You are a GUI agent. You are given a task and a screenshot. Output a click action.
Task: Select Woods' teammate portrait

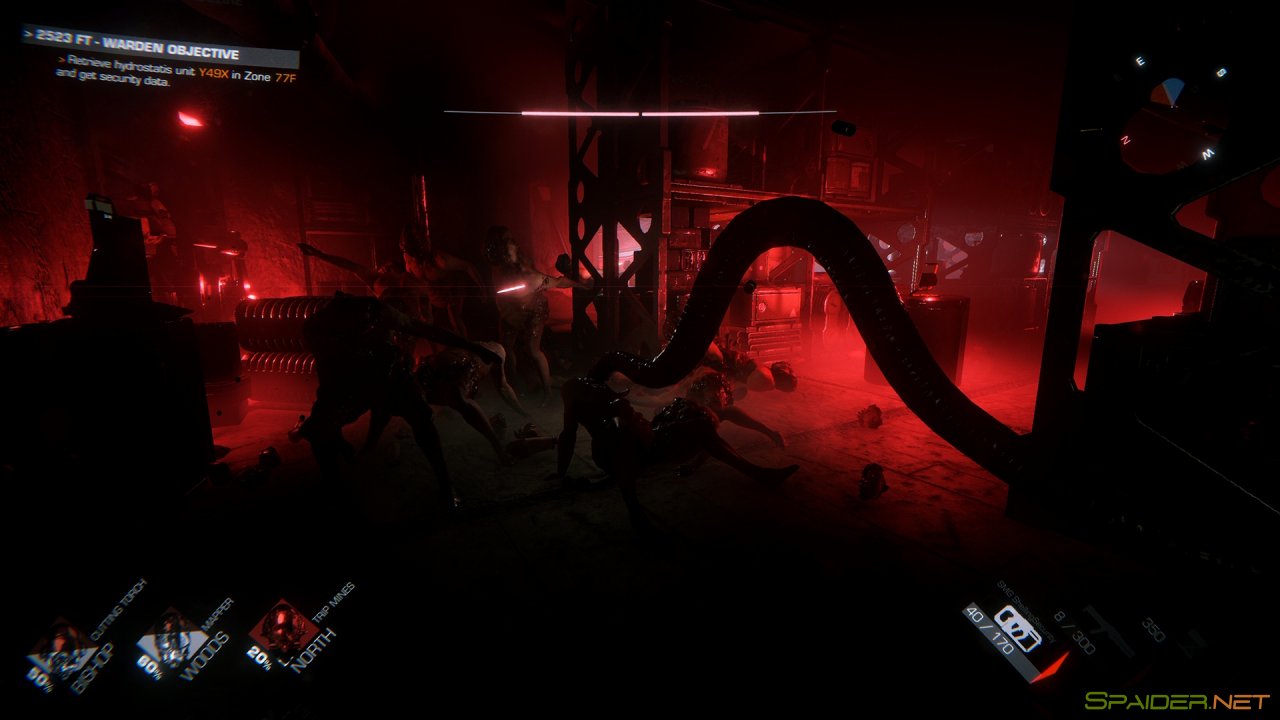[171, 637]
